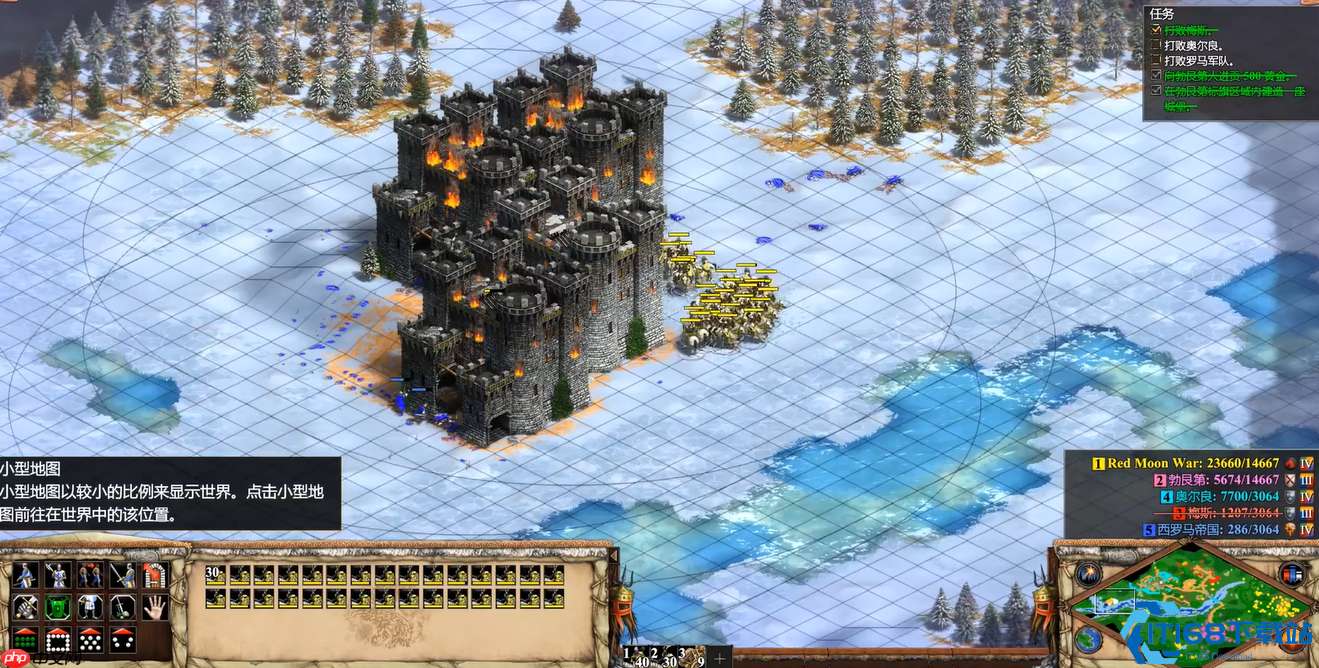The image size is (1319, 668).
Task: Collapse the selection panel with the arrow
Action: (x=614, y=555)
